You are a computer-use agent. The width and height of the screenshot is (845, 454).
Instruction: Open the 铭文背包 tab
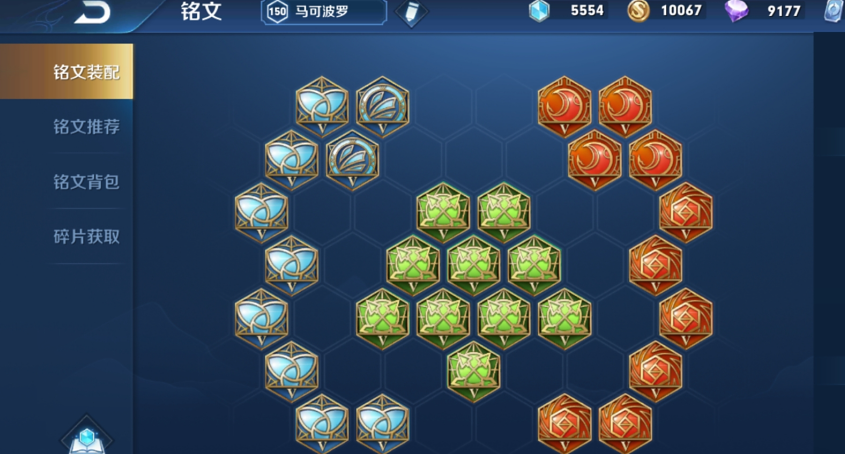click(x=86, y=182)
